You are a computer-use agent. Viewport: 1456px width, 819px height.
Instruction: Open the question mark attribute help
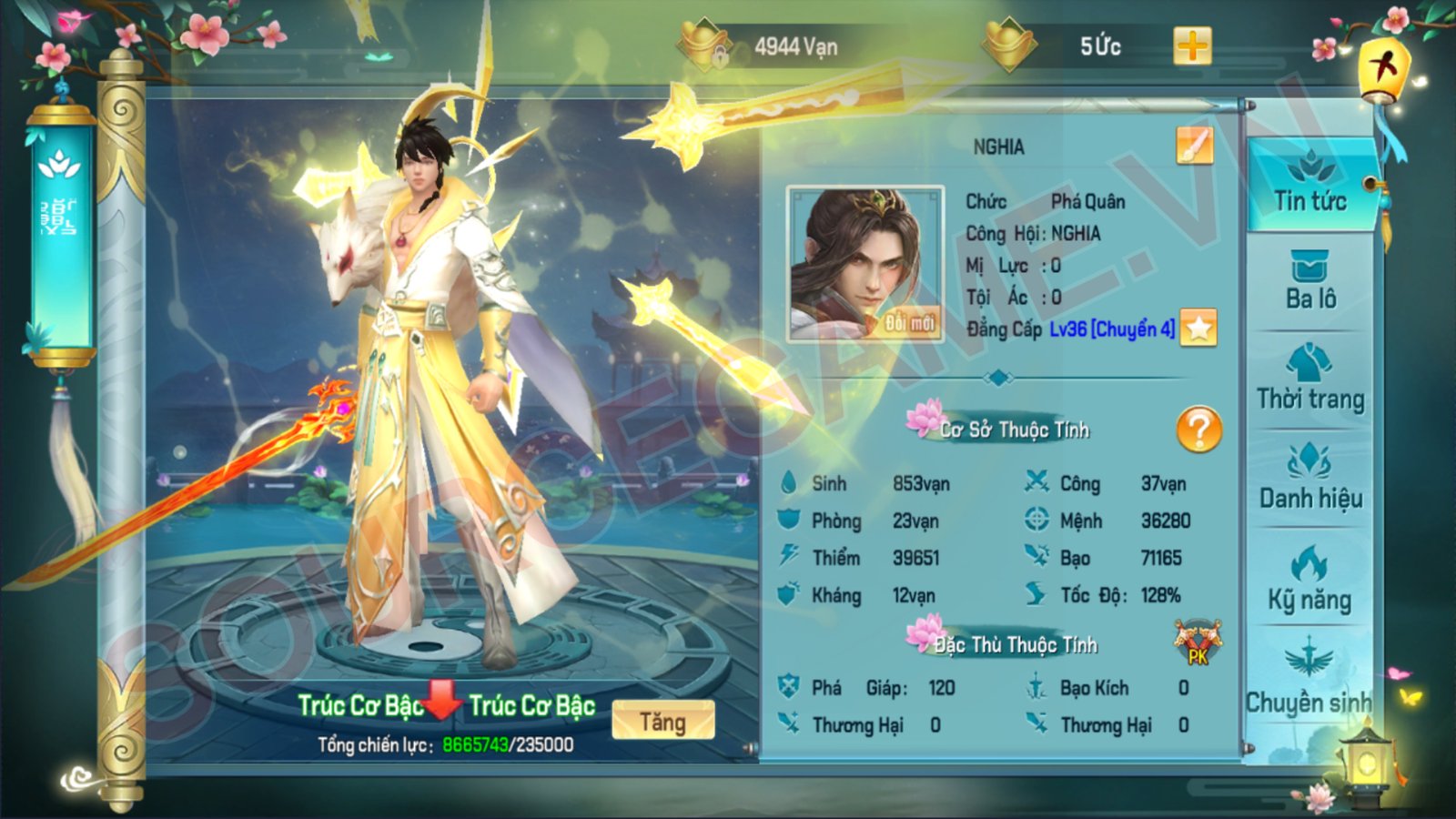1198,429
